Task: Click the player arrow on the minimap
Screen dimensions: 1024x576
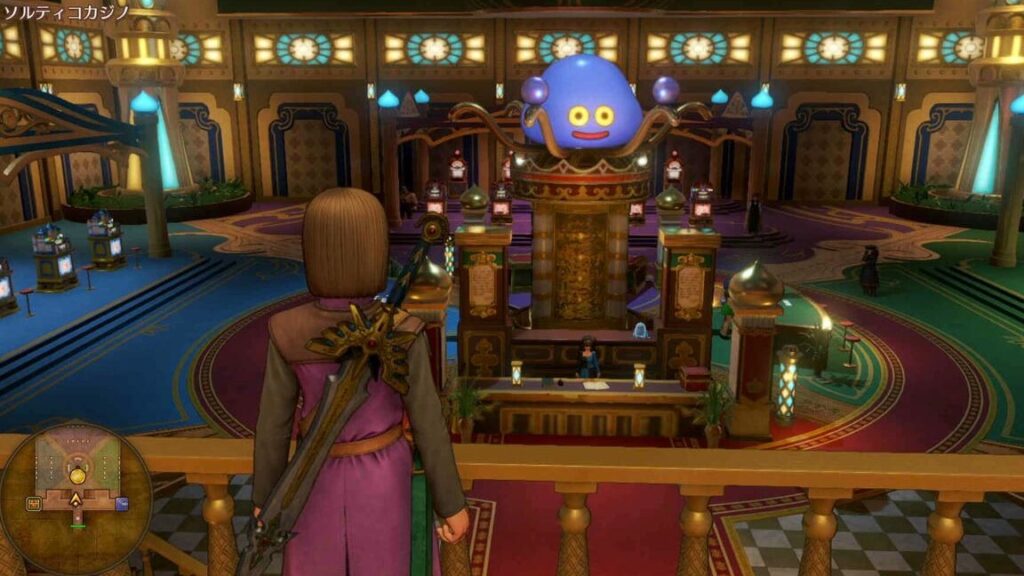Action: click(76, 498)
